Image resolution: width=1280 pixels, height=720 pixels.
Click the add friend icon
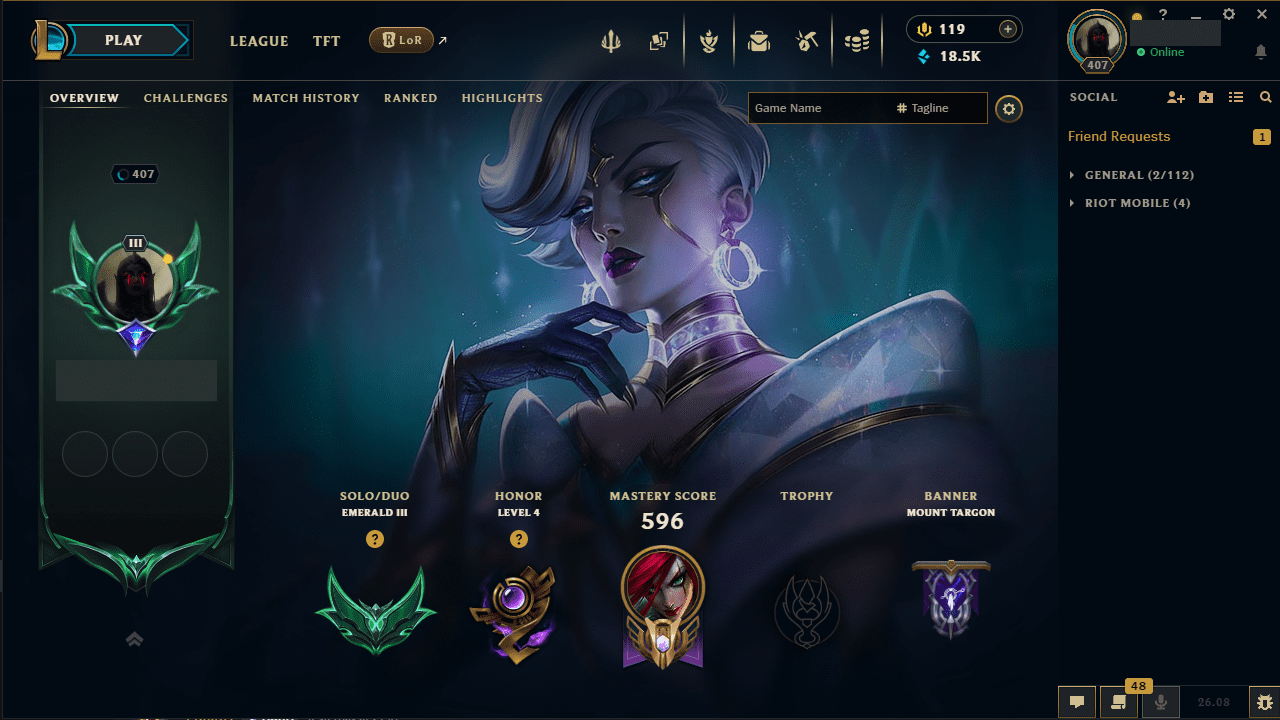[x=1175, y=97]
